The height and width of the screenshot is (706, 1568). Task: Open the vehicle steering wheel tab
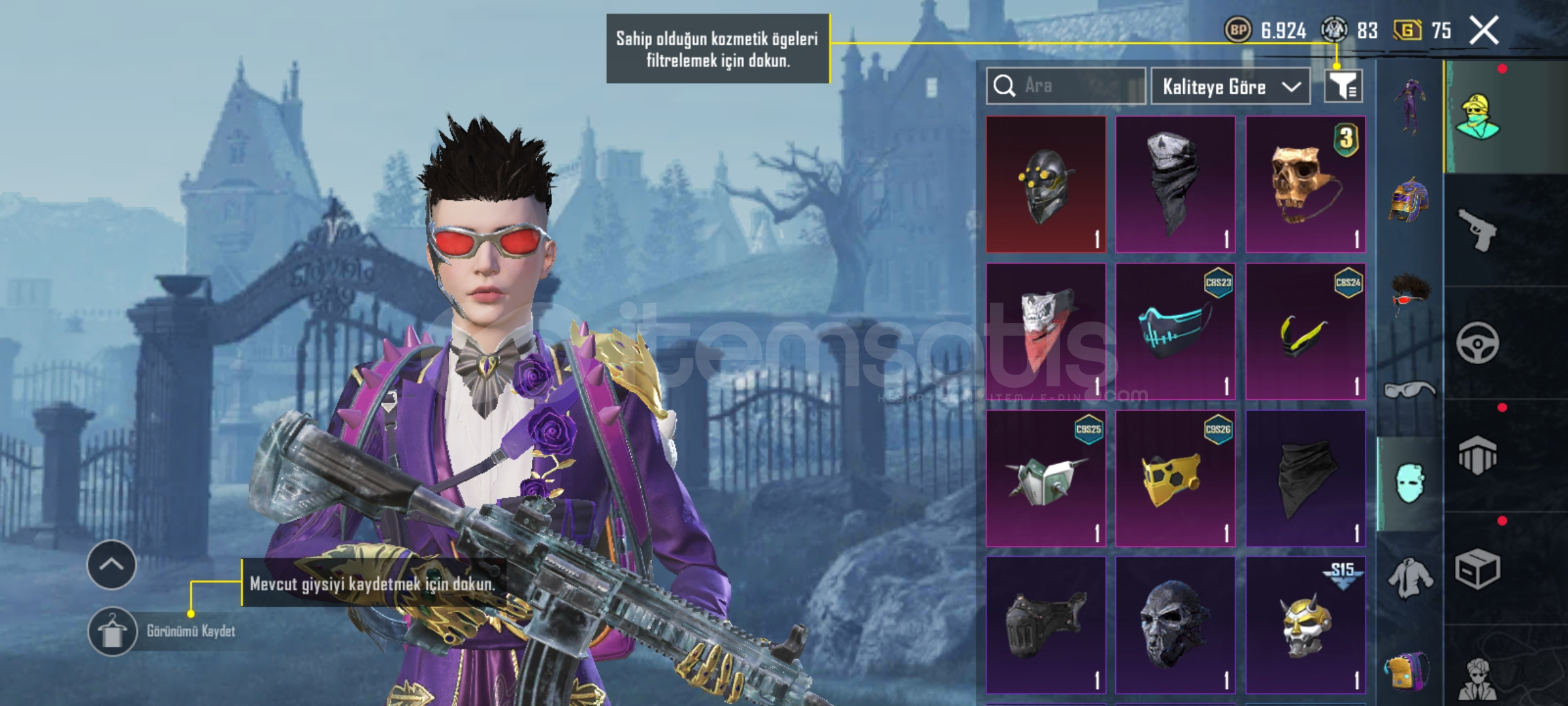tap(1477, 343)
